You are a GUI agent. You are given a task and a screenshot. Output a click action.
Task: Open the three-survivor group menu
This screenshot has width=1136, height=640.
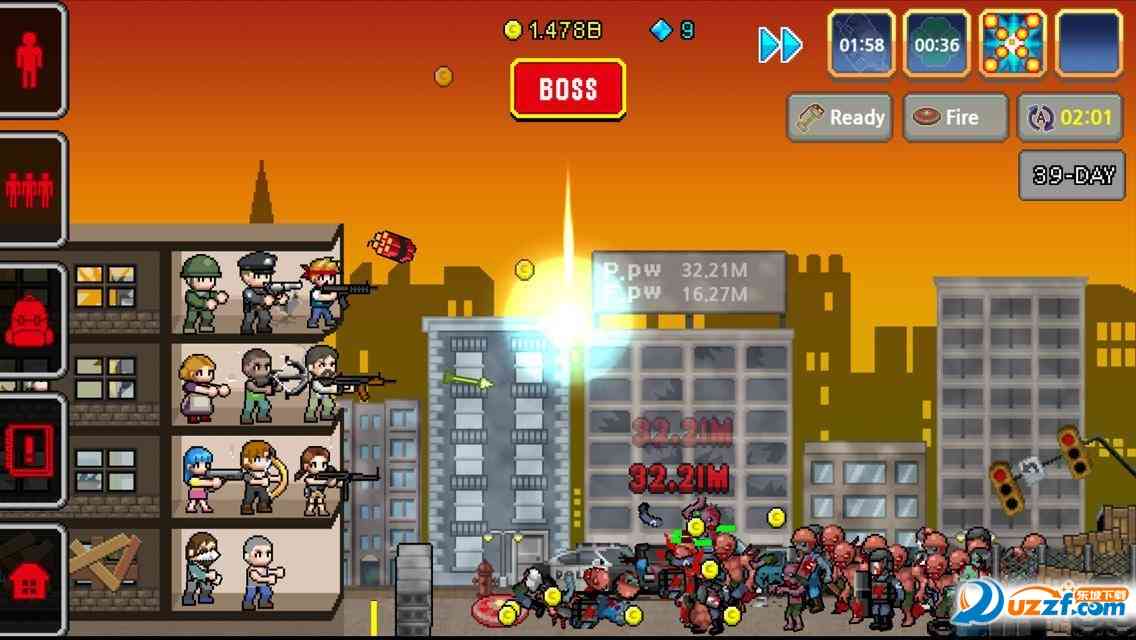coord(30,190)
